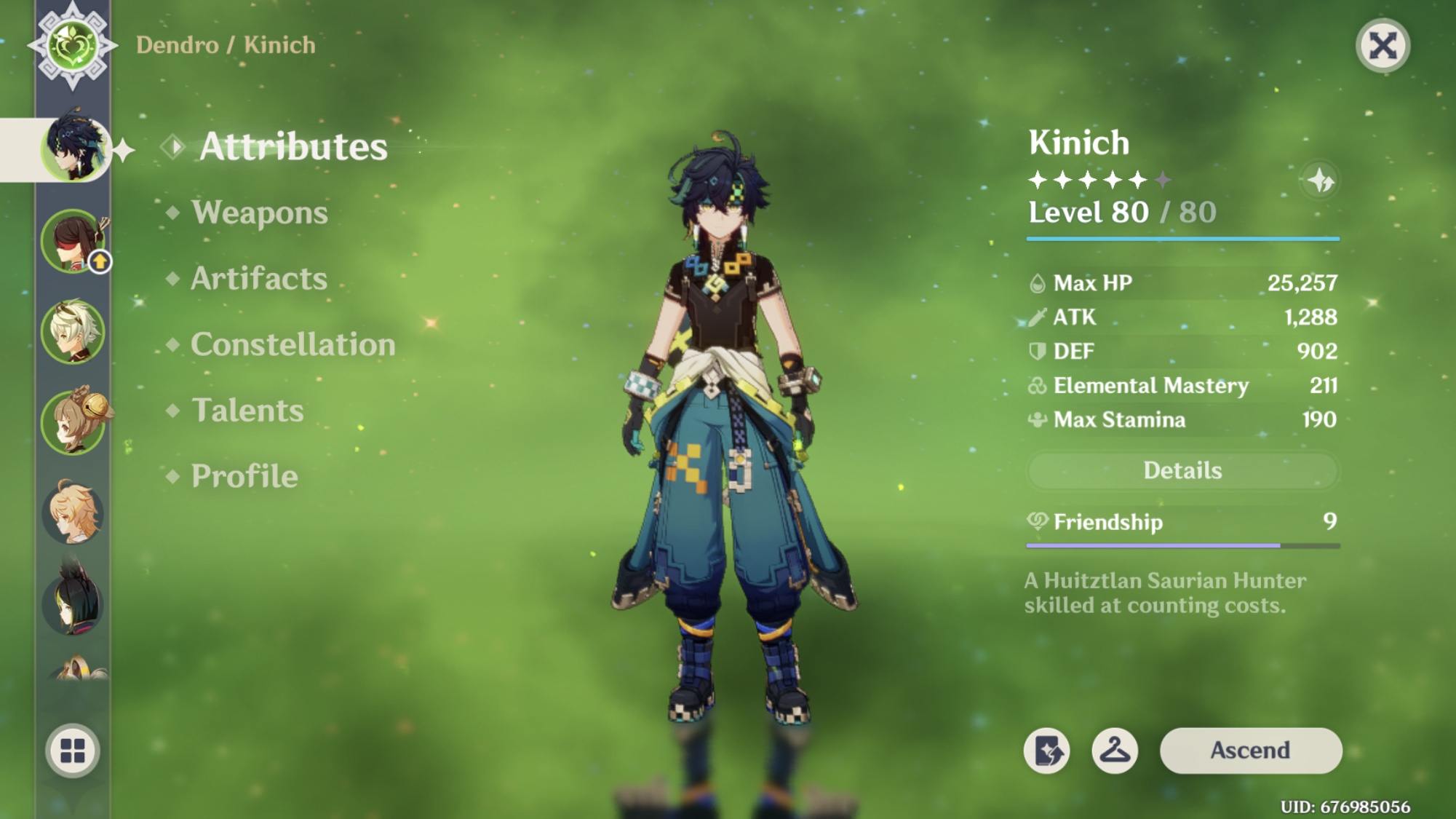Click the Max HP droplet icon
The width and height of the screenshot is (1456, 819).
click(1037, 282)
